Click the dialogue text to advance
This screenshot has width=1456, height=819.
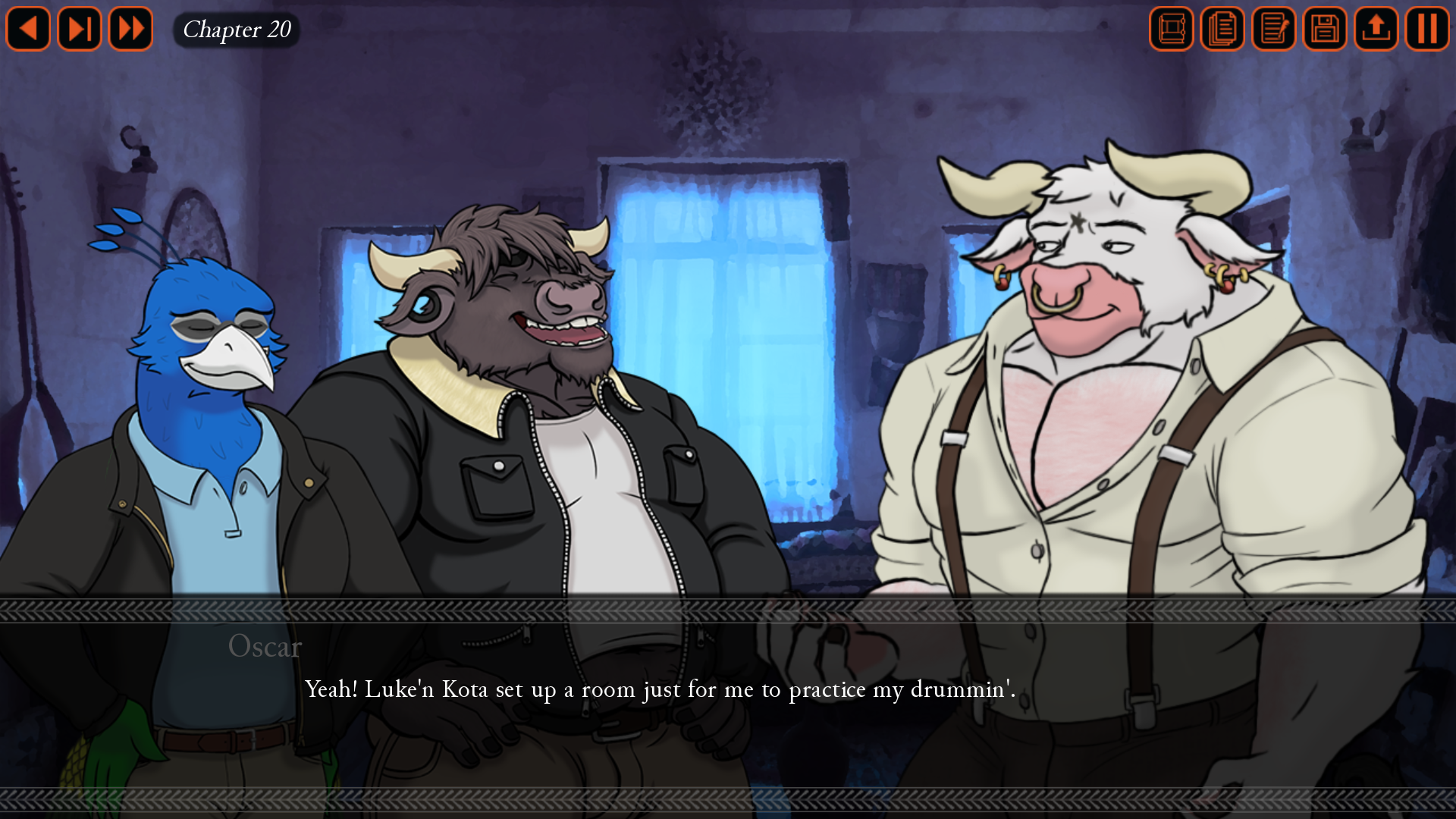(x=660, y=690)
